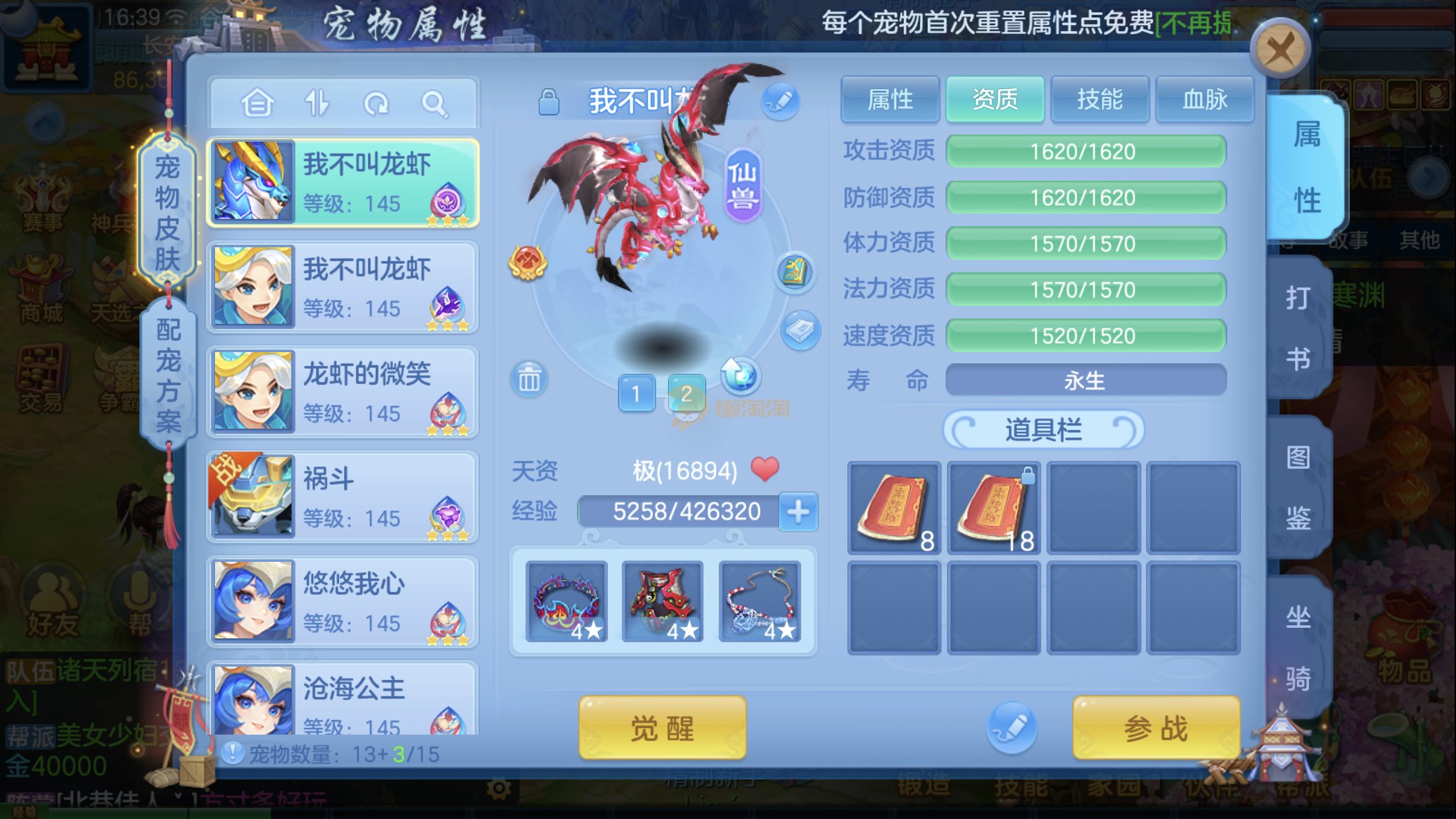Choose the pet 悠悠我心
1456x819 pixels.
[342, 601]
